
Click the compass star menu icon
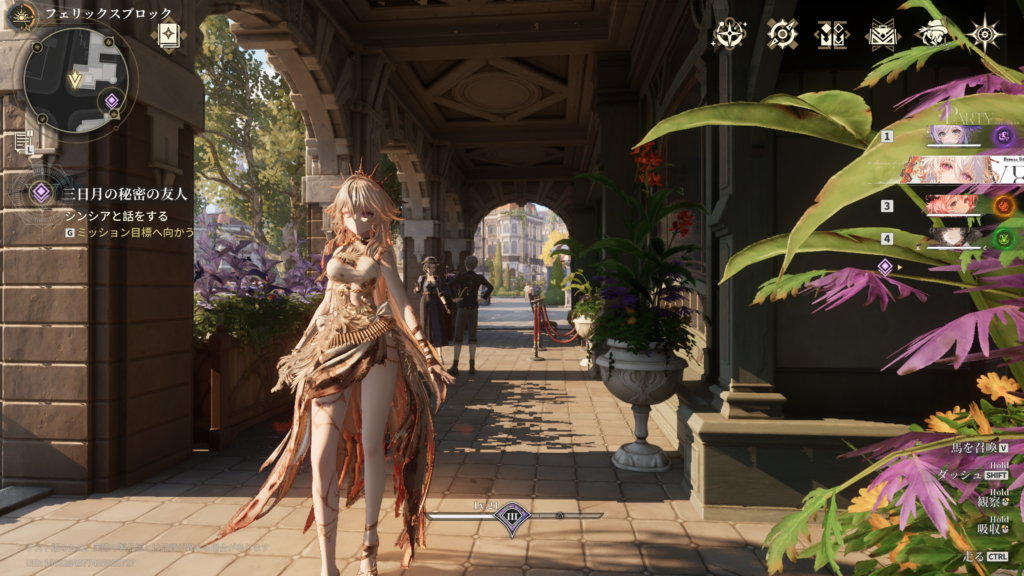729,35
